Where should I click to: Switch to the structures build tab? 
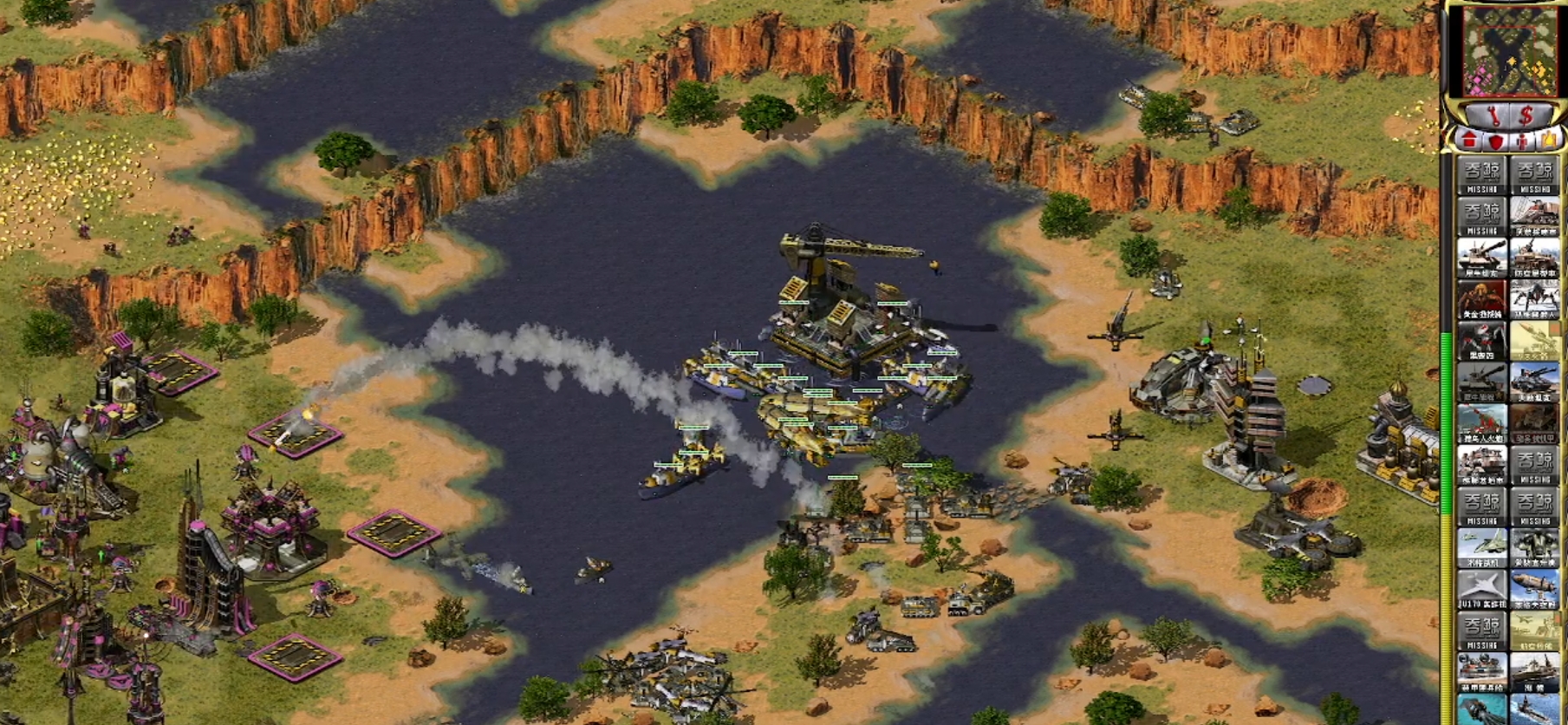(1468, 140)
